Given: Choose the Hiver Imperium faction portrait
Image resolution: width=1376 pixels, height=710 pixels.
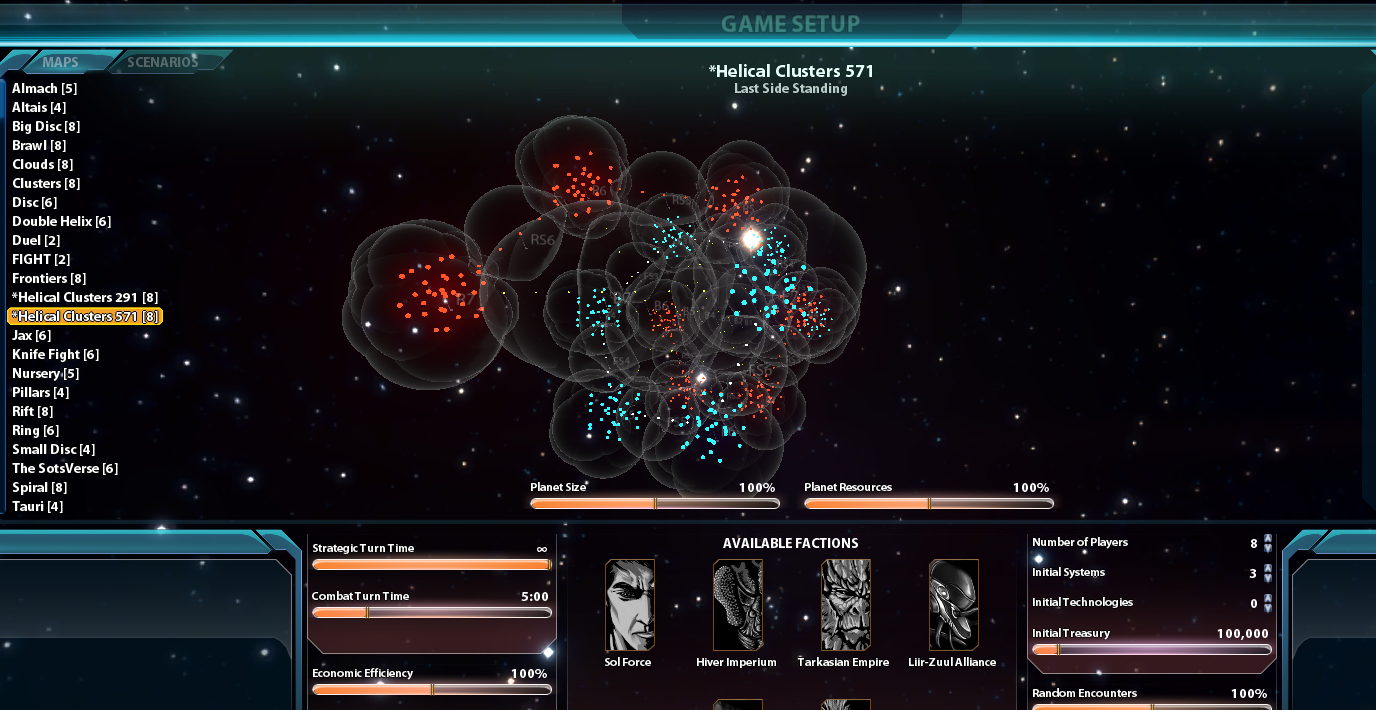Looking at the screenshot, I should click(x=737, y=605).
